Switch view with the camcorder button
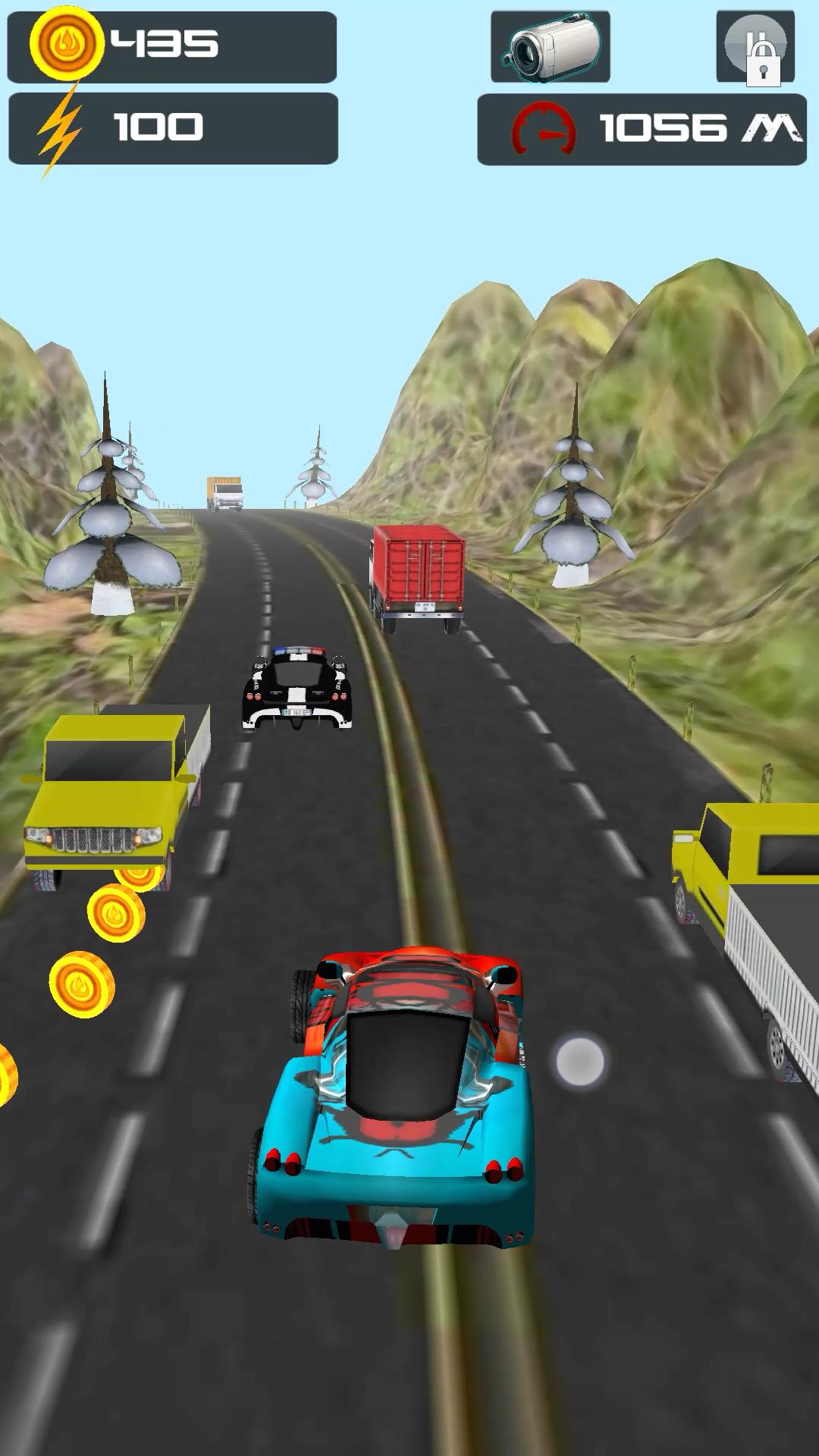819x1456 pixels. pos(551,47)
